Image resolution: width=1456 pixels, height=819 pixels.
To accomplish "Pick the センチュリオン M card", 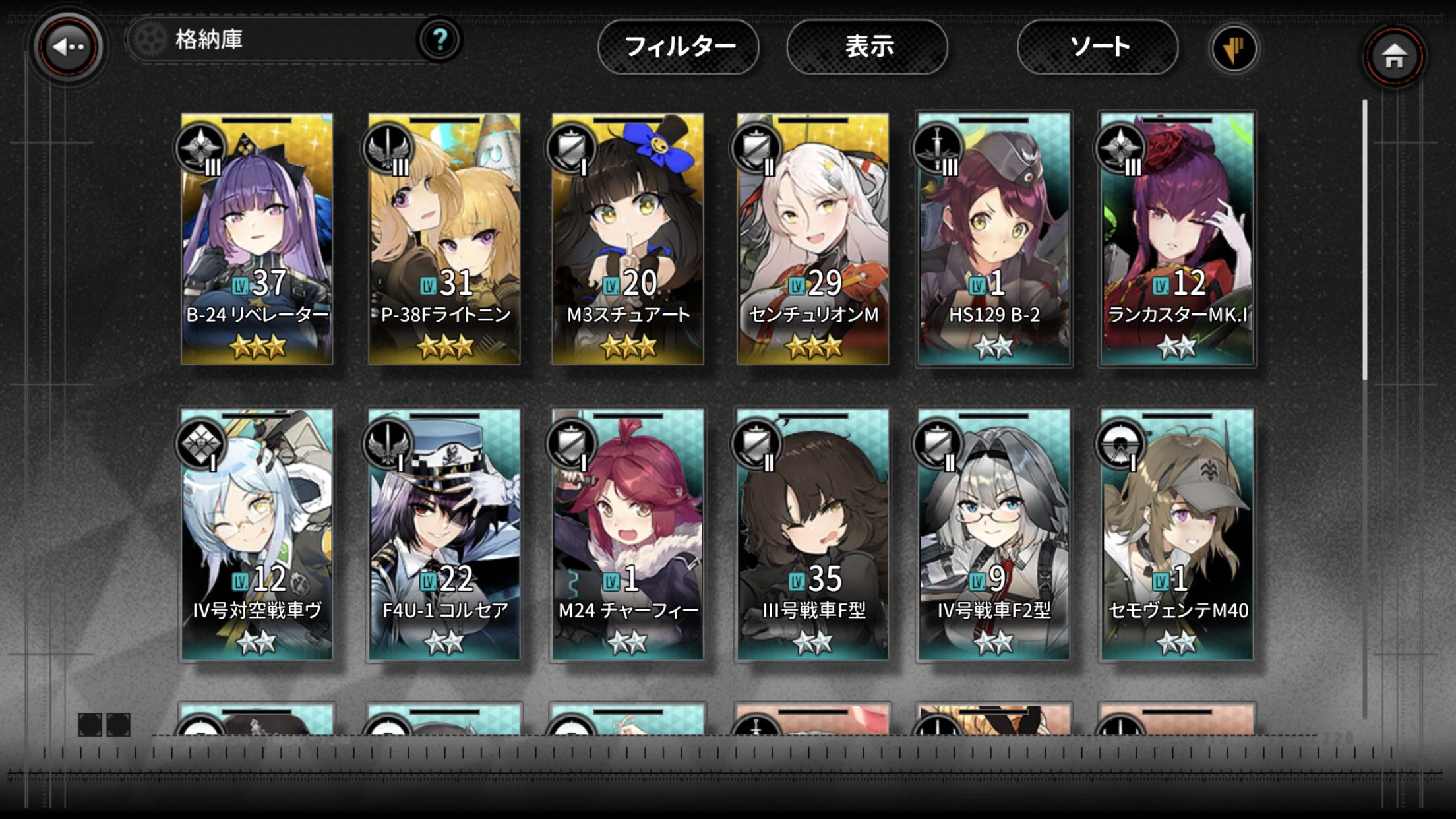I will (x=812, y=239).
